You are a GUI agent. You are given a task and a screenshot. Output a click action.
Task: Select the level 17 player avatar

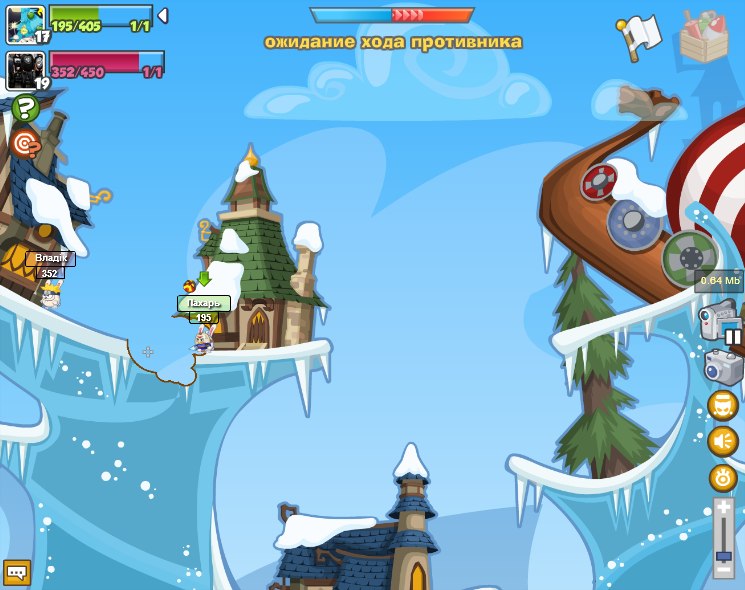point(25,23)
